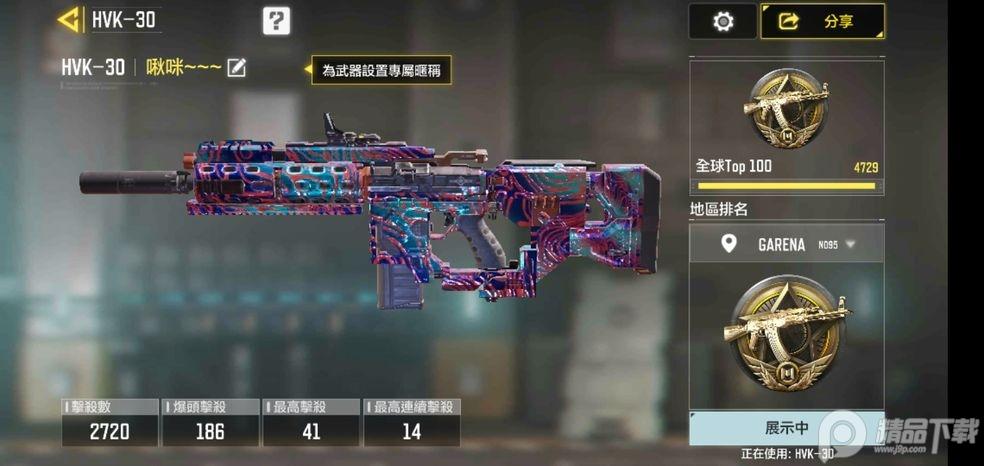Click the 展示中 display button
This screenshot has height=466, width=984.
(786, 428)
